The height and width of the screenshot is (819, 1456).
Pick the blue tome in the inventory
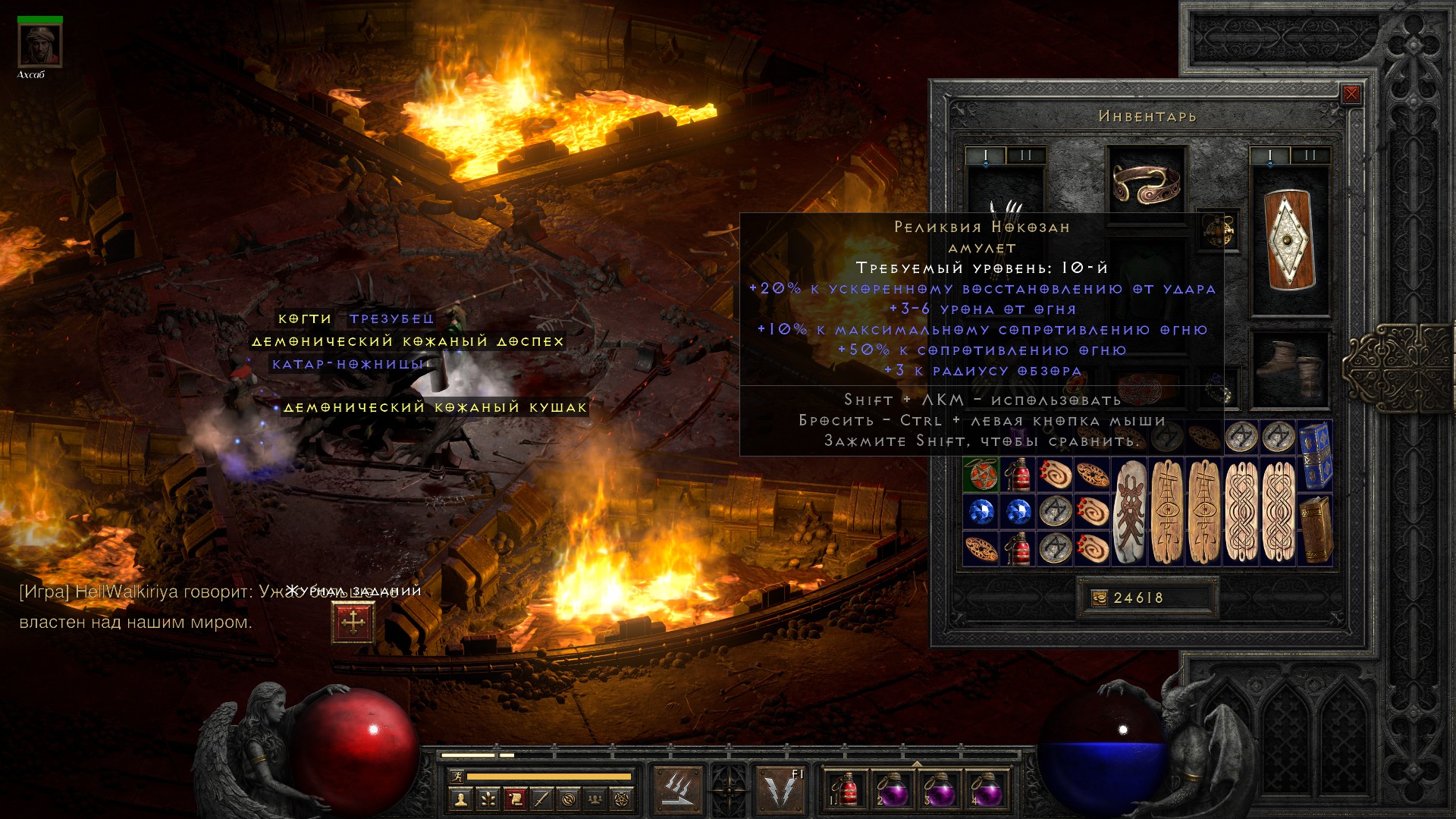coord(1316,456)
